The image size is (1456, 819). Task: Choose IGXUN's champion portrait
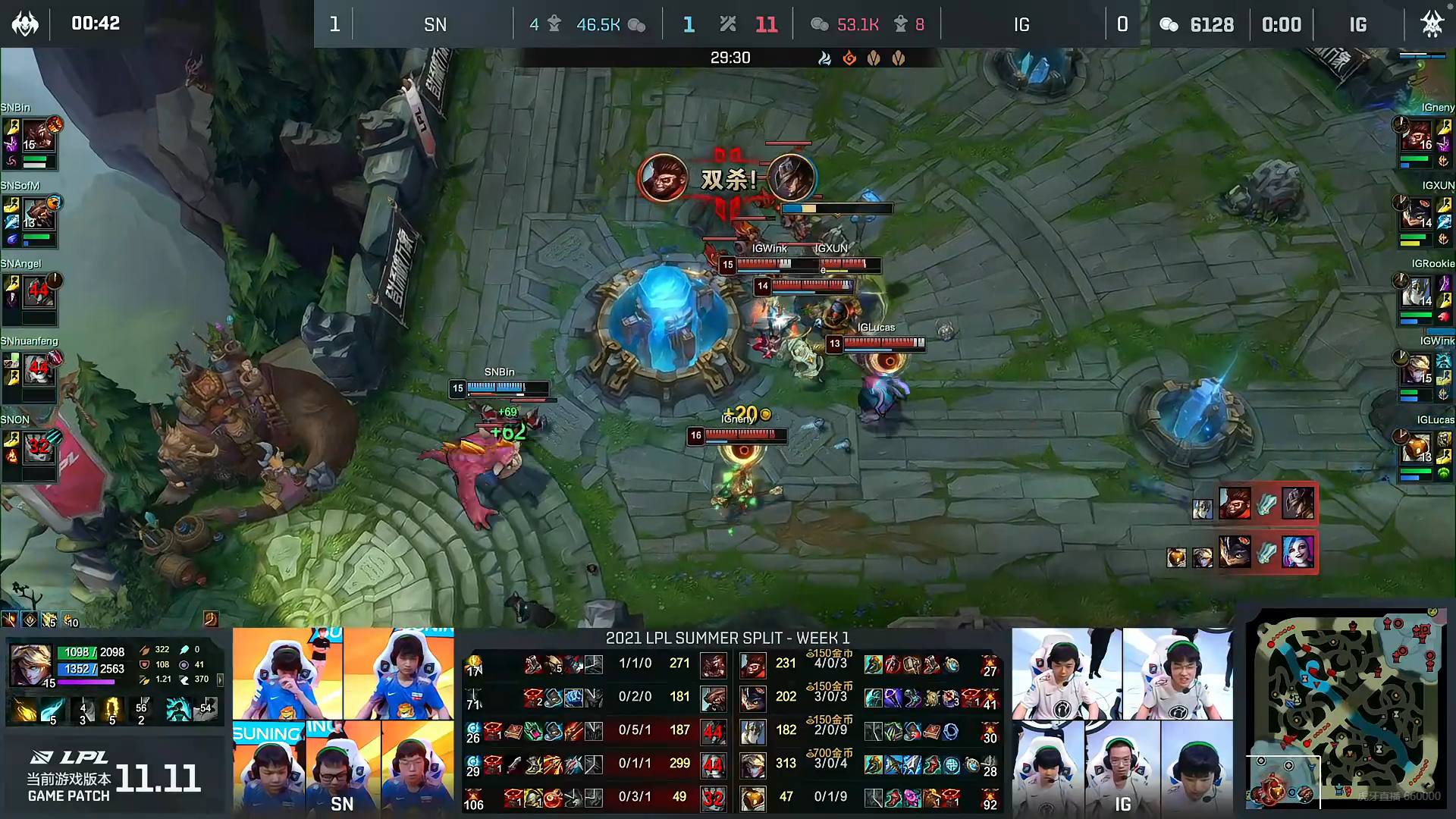pos(1417,215)
